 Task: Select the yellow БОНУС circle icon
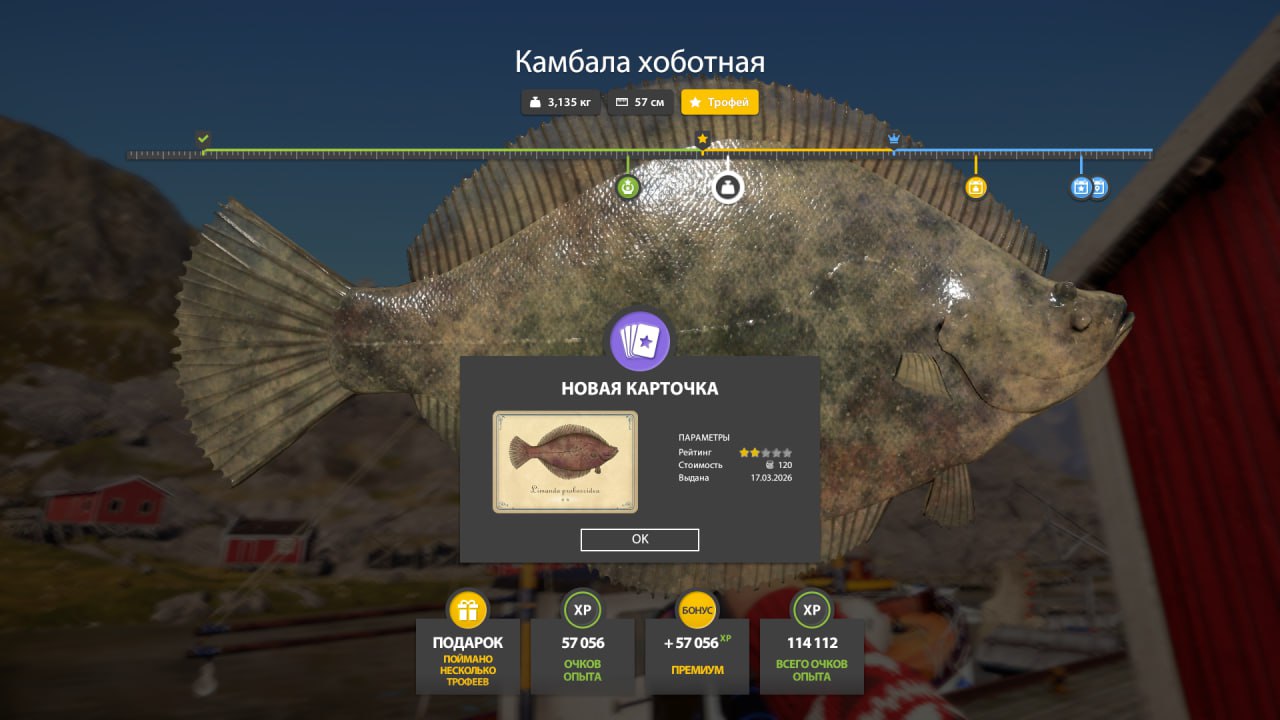click(697, 608)
